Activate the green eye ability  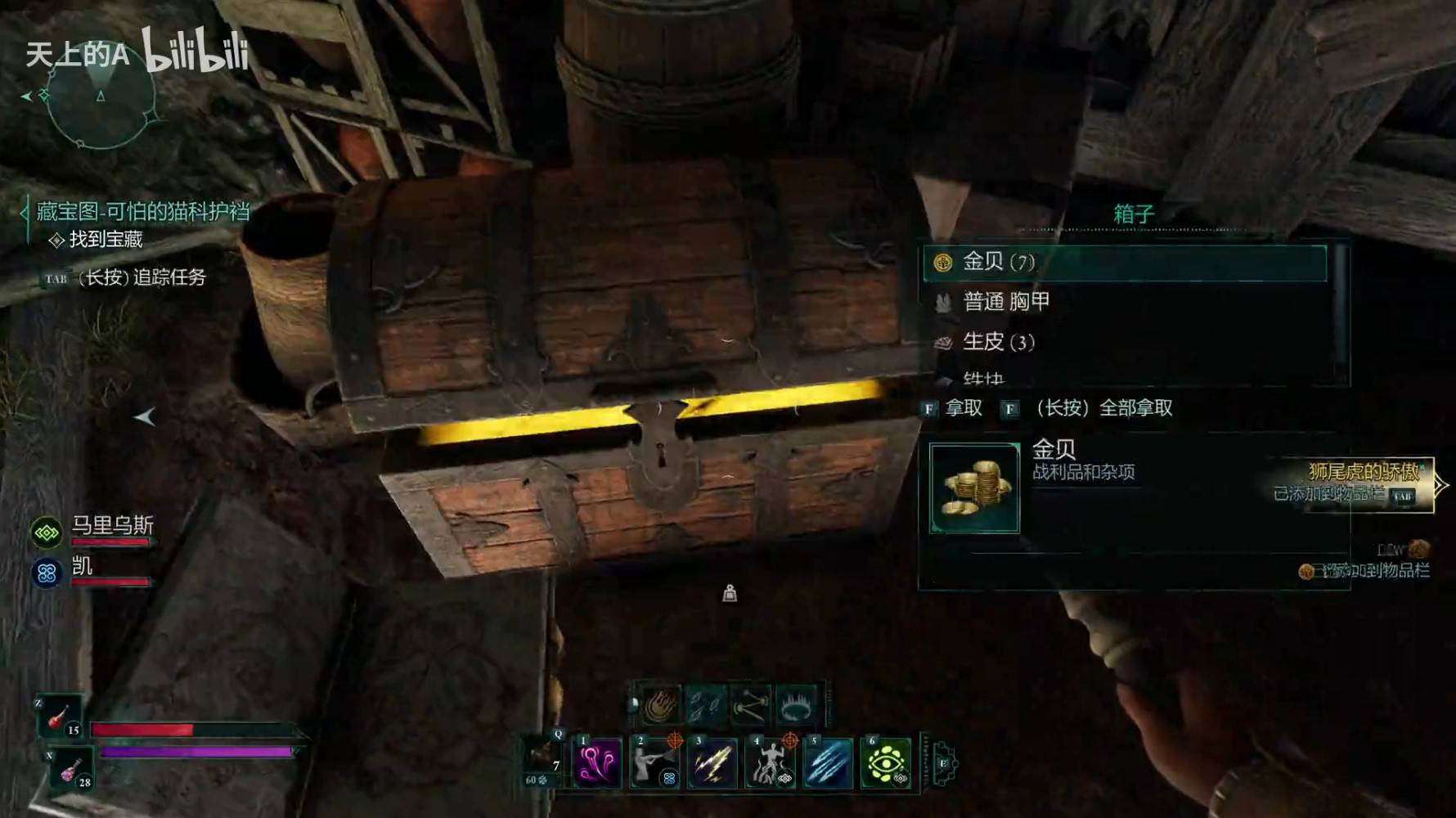(x=885, y=763)
